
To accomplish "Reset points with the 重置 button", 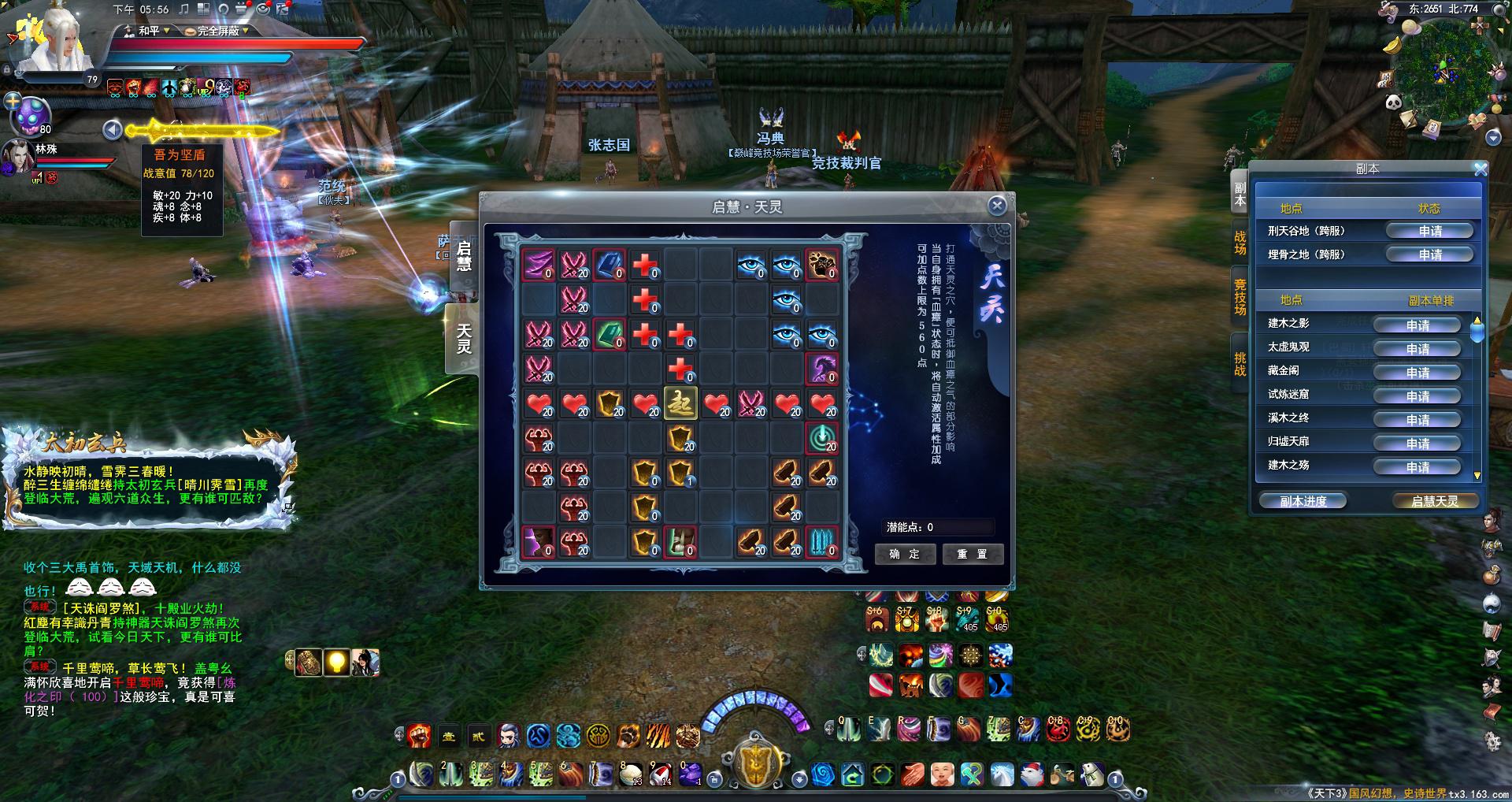I will coord(972,554).
